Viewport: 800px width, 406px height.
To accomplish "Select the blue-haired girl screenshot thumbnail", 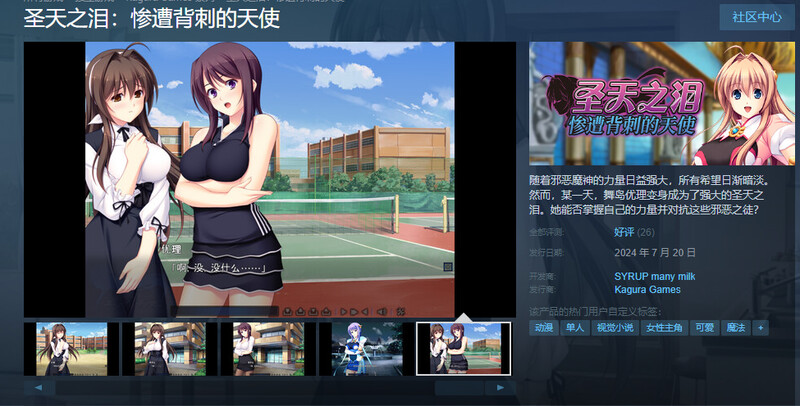I will pos(361,348).
